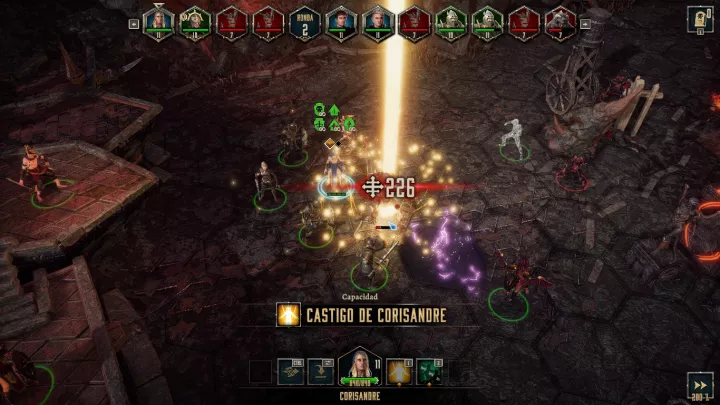720x405 pixels.
Task: Select the first unit portrait in turn order
Action: click(x=158, y=21)
